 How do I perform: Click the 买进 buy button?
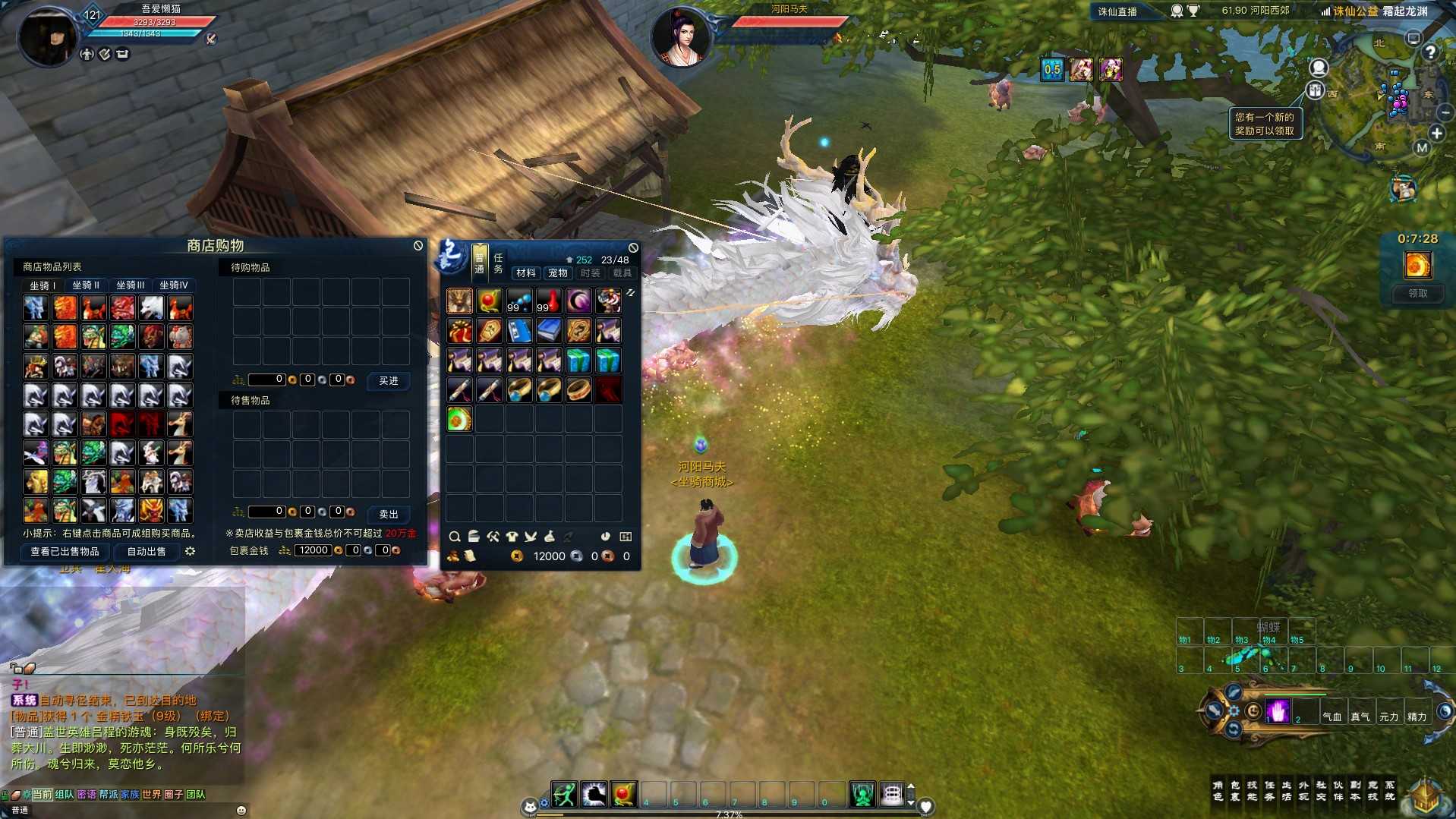[x=388, y=381]
